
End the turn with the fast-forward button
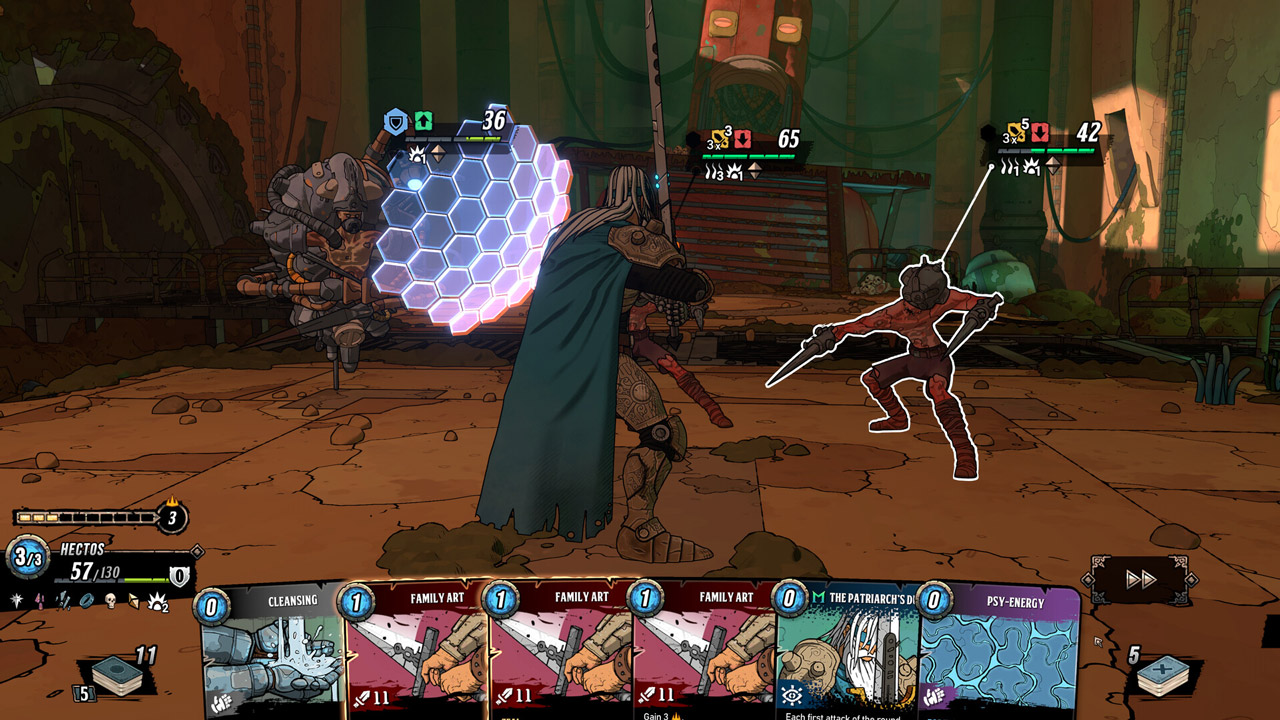pyautogui.click(x=1141, y=579)
